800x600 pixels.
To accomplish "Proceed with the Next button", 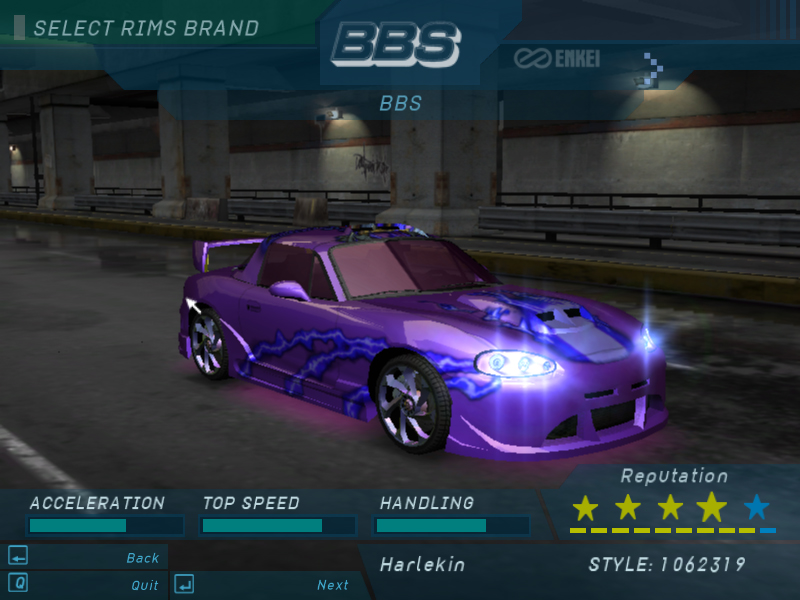I will click(332, 585).
